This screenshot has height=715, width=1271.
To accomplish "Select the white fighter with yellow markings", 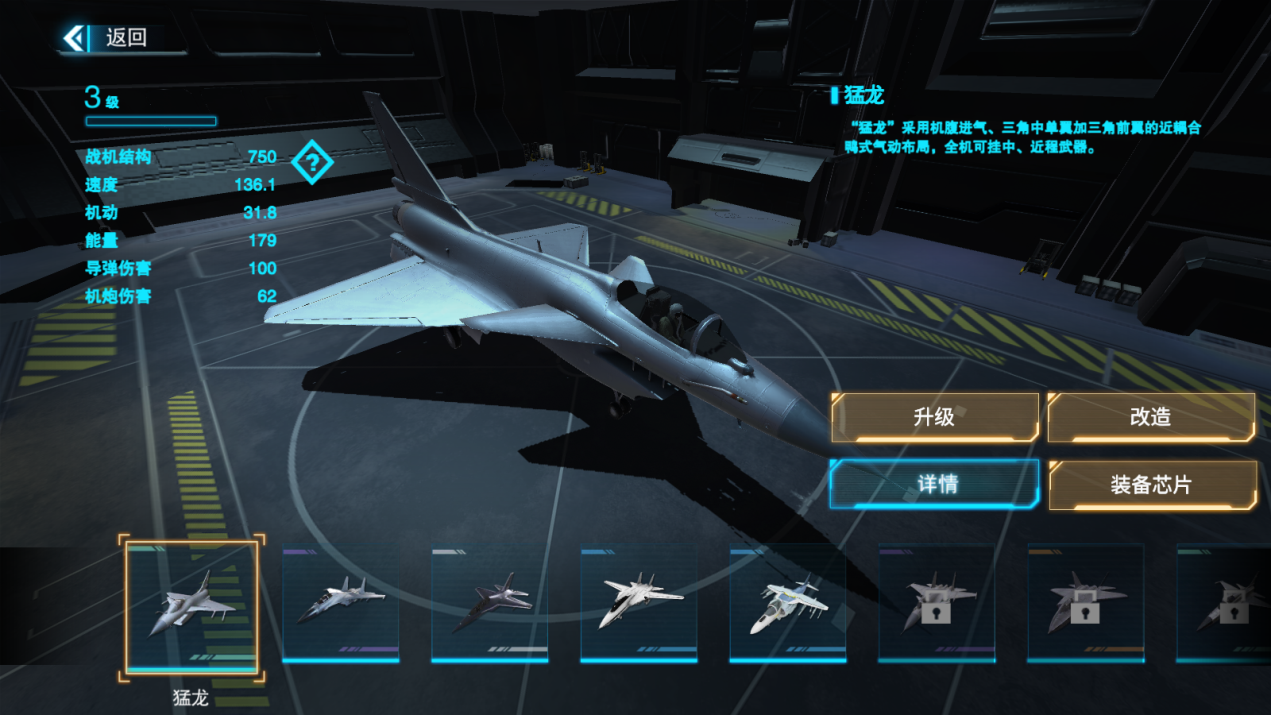I will [788, 604].
